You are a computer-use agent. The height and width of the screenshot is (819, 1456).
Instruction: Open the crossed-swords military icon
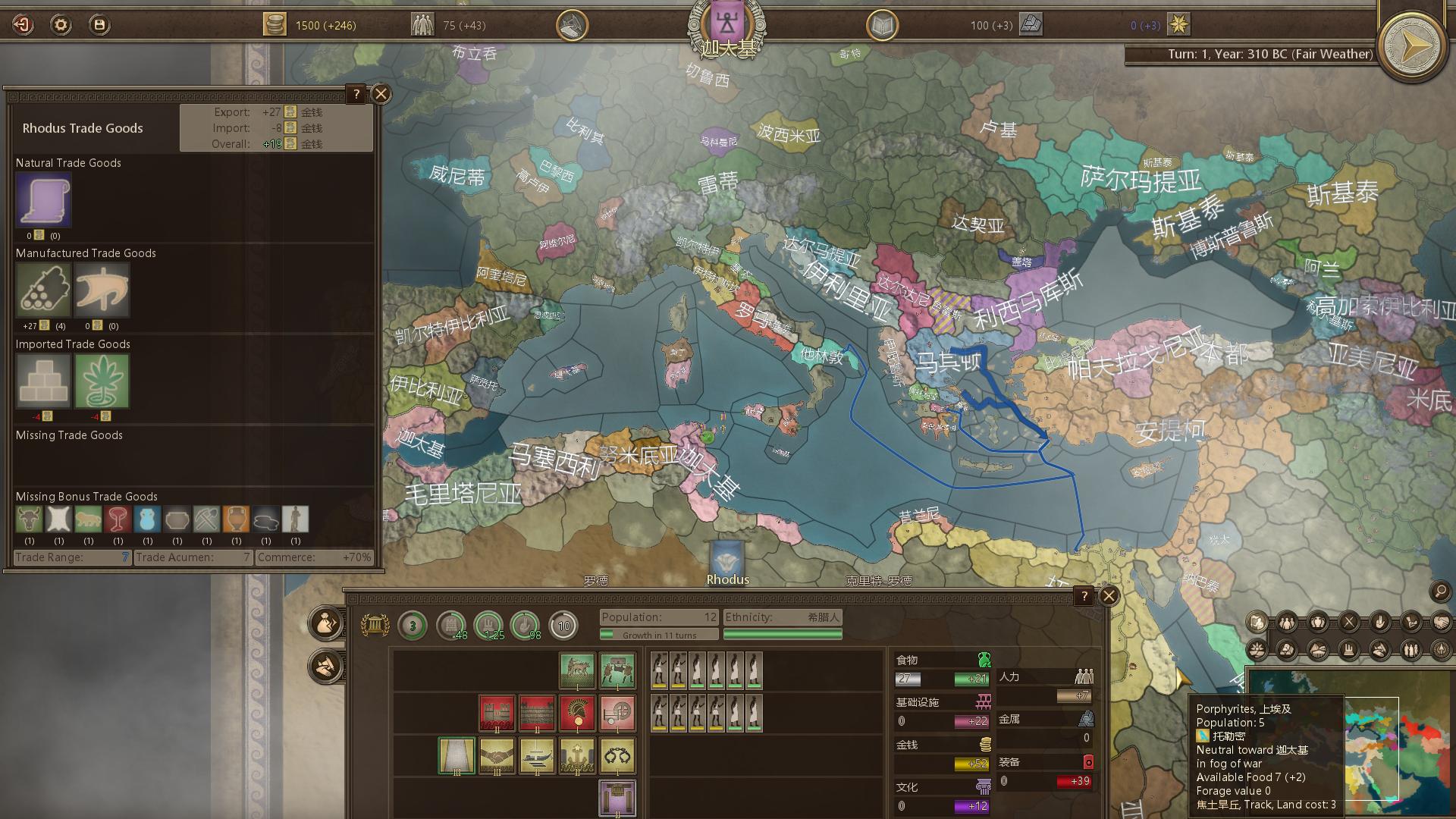(x=1349, y=621)
